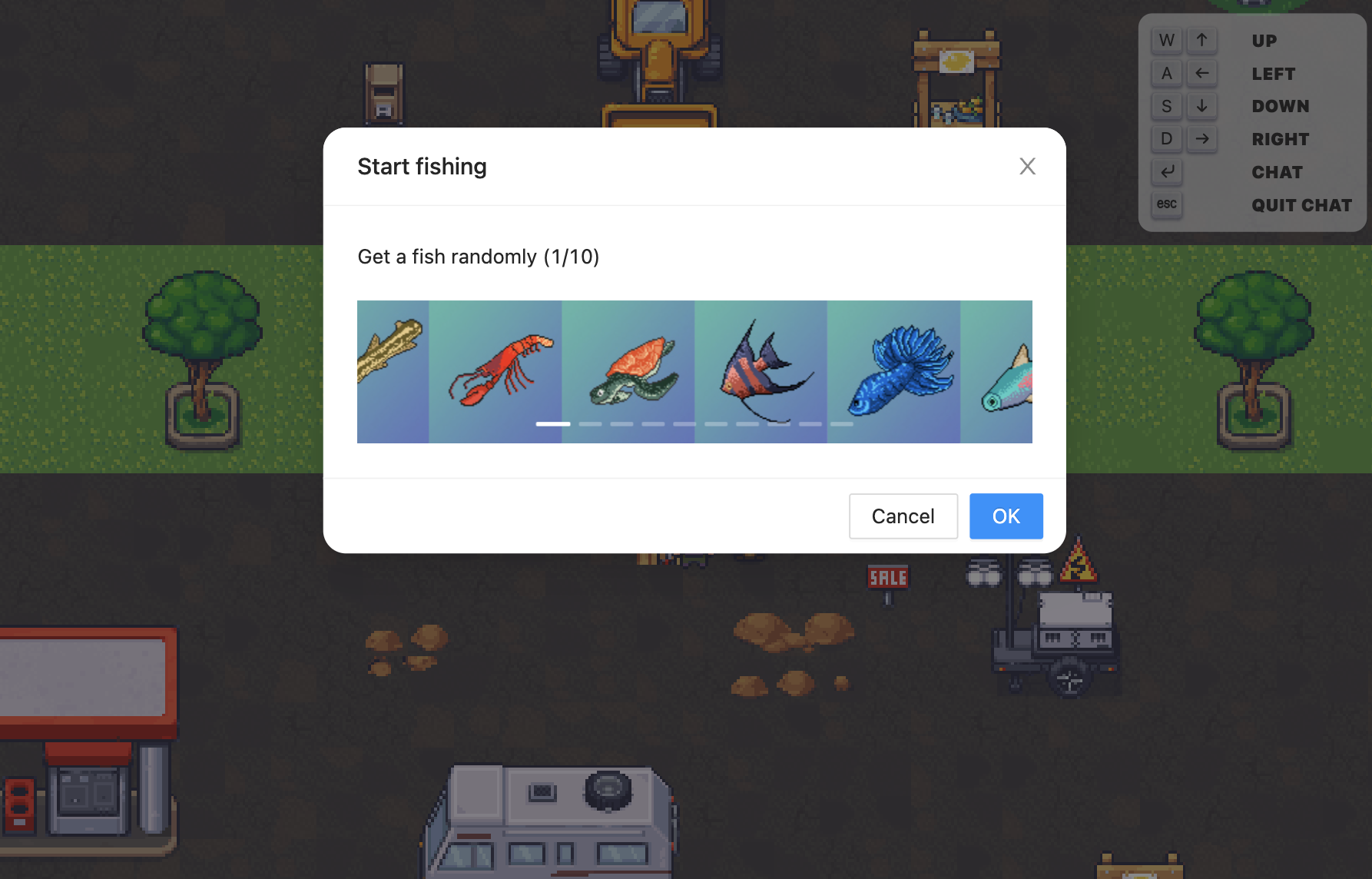1372x879 pixels.
Task: Click the esc key icon for QUIT CHAT
Action: point(1166,205)
